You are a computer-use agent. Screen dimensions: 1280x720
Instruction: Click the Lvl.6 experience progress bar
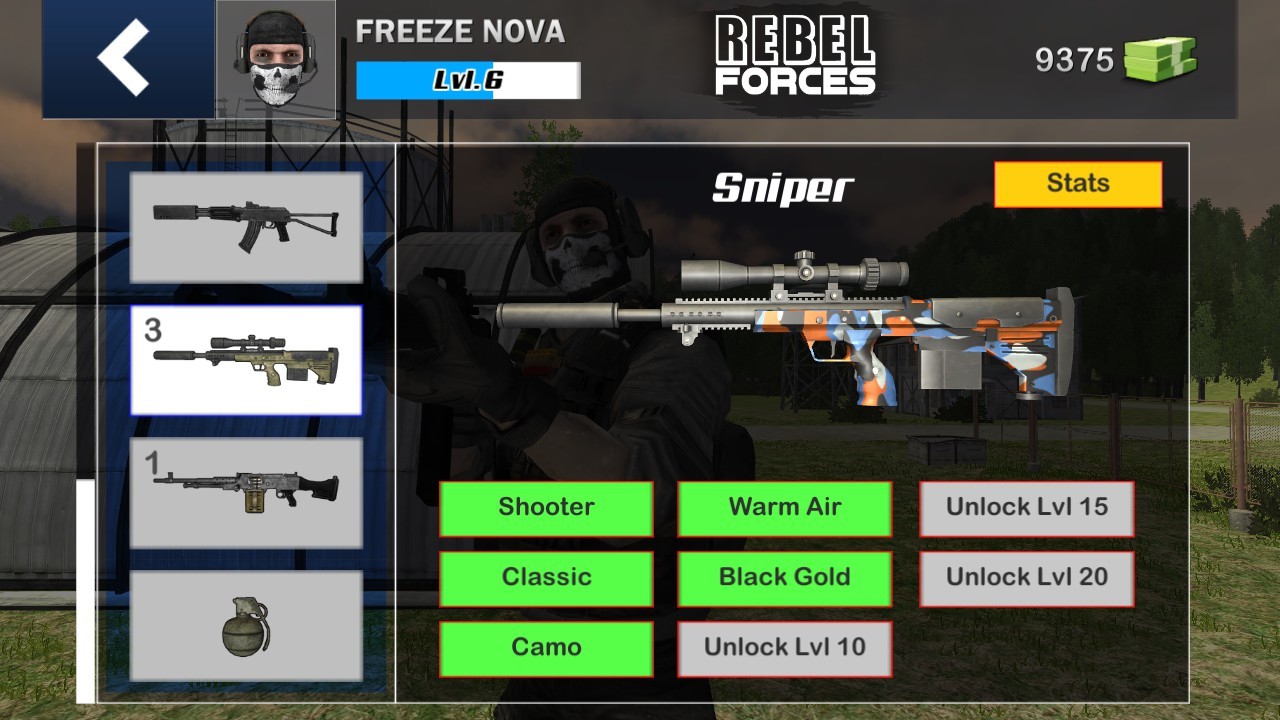467,80
